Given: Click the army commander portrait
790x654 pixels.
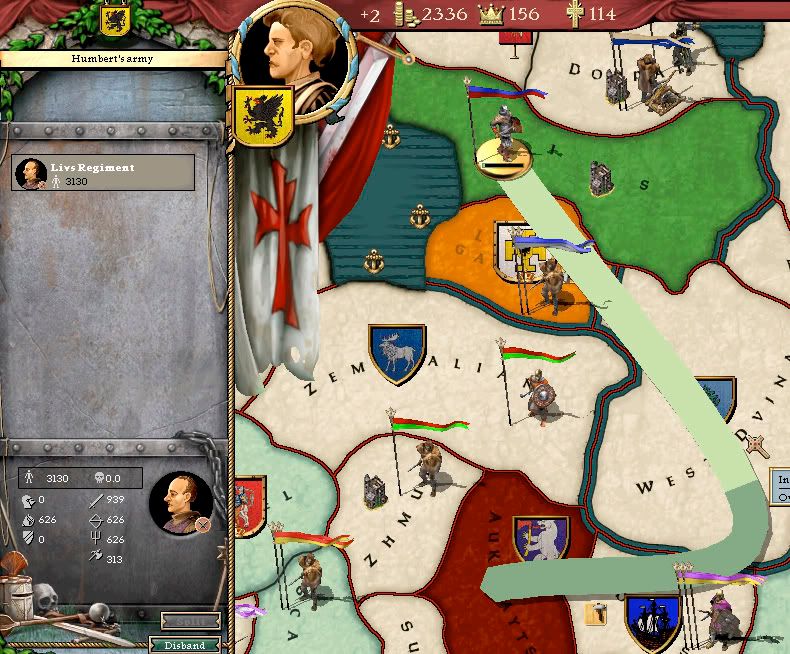Looking at the screenshot, I should point(180,502).
